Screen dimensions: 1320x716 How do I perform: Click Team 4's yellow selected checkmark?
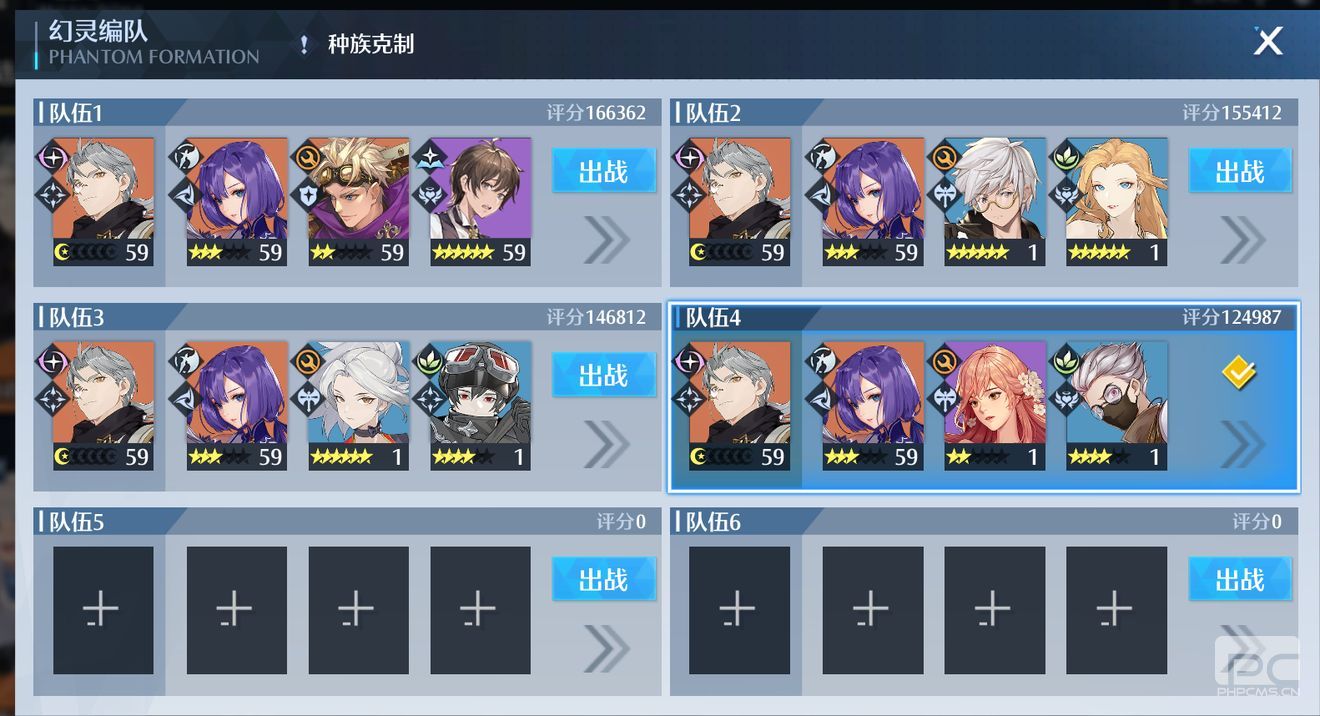click(1239, 374)
